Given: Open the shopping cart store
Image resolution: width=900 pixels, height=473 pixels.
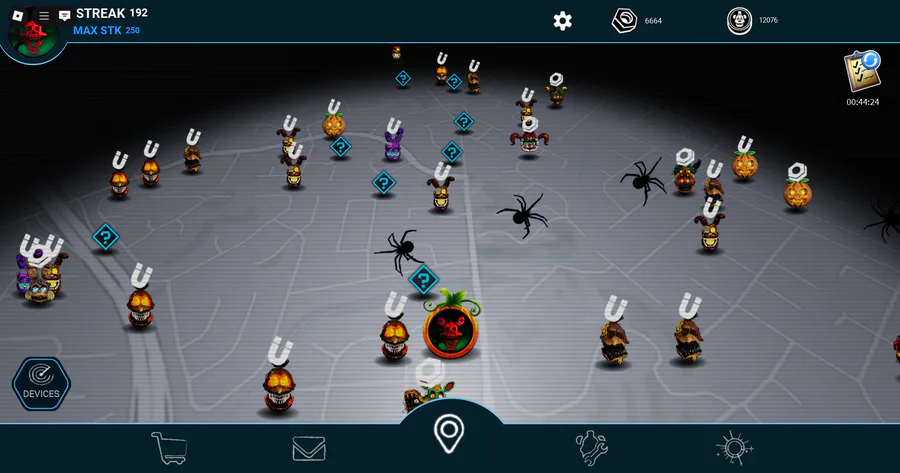Looking at the screenshot, I should 168,447.
